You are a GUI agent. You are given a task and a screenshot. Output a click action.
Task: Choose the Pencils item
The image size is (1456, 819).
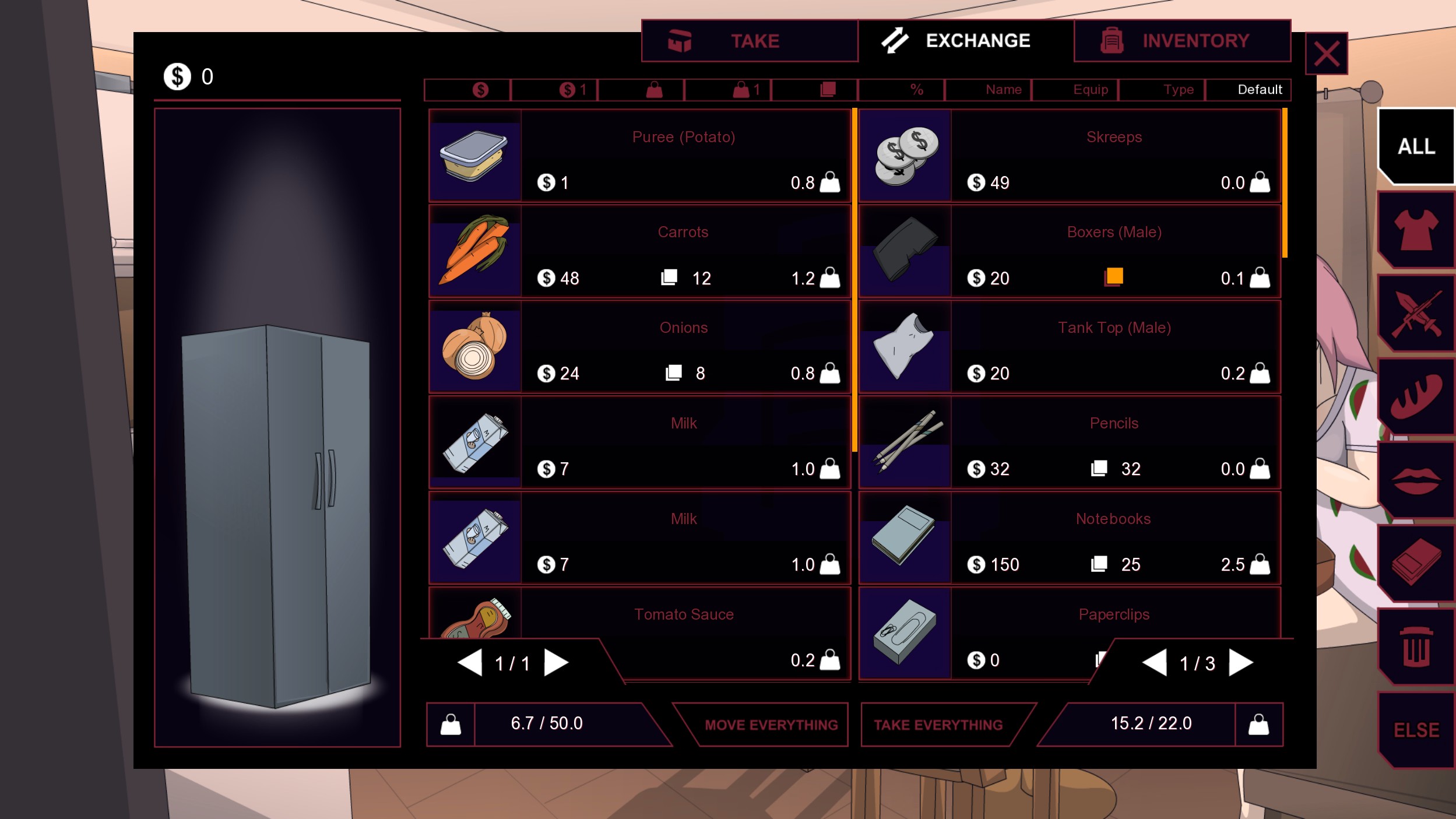pyautogui.click(x=1070, y=443)
